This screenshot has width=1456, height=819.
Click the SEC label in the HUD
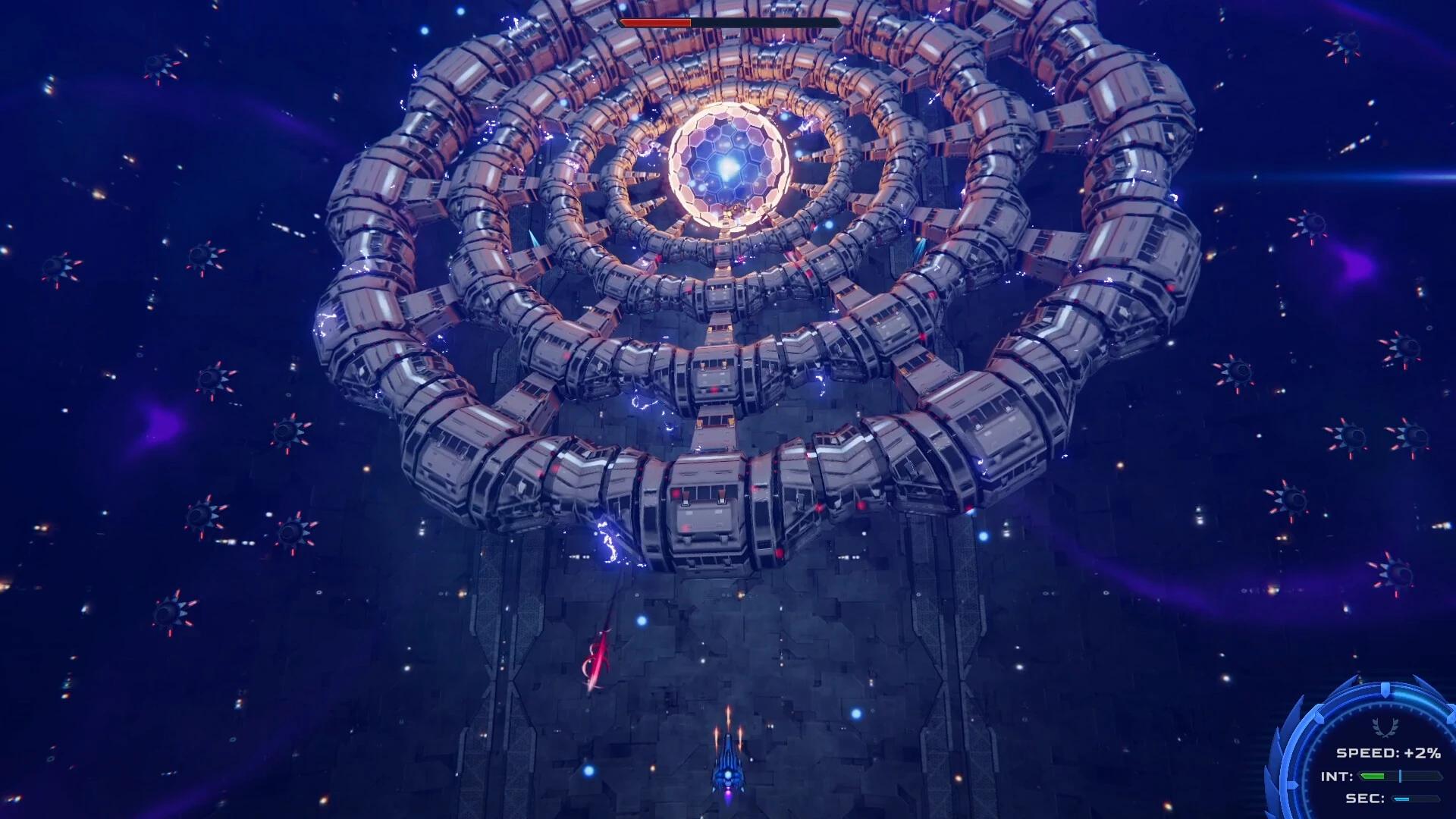point(1365,799)
